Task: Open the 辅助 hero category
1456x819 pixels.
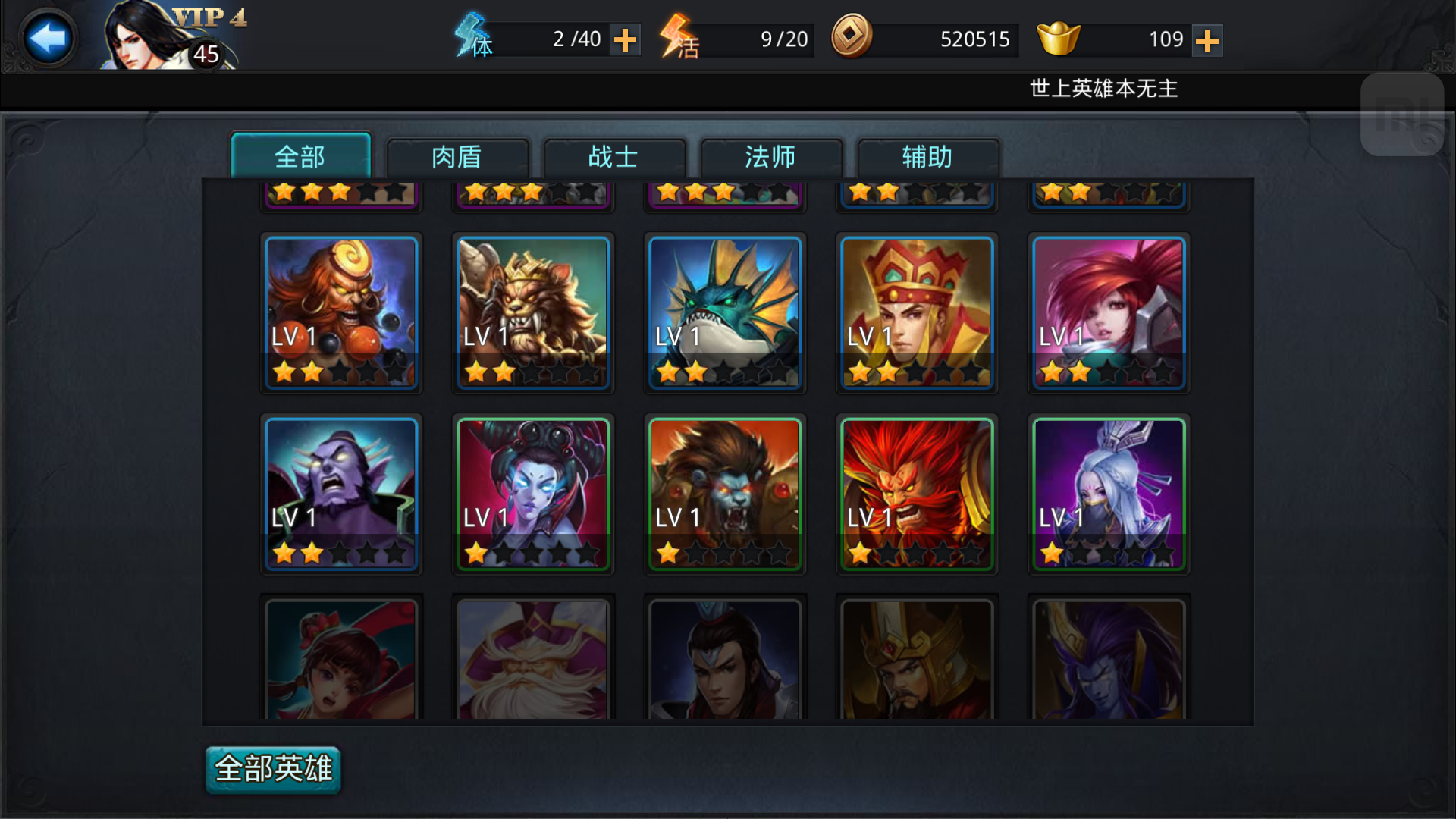Action: click(927, 157)
